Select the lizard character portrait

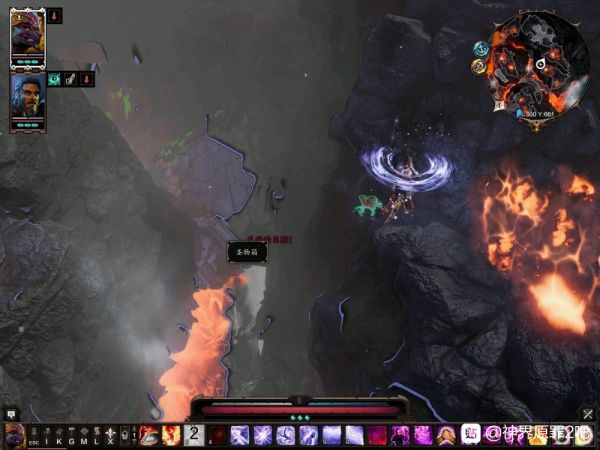tap(28, 37)
